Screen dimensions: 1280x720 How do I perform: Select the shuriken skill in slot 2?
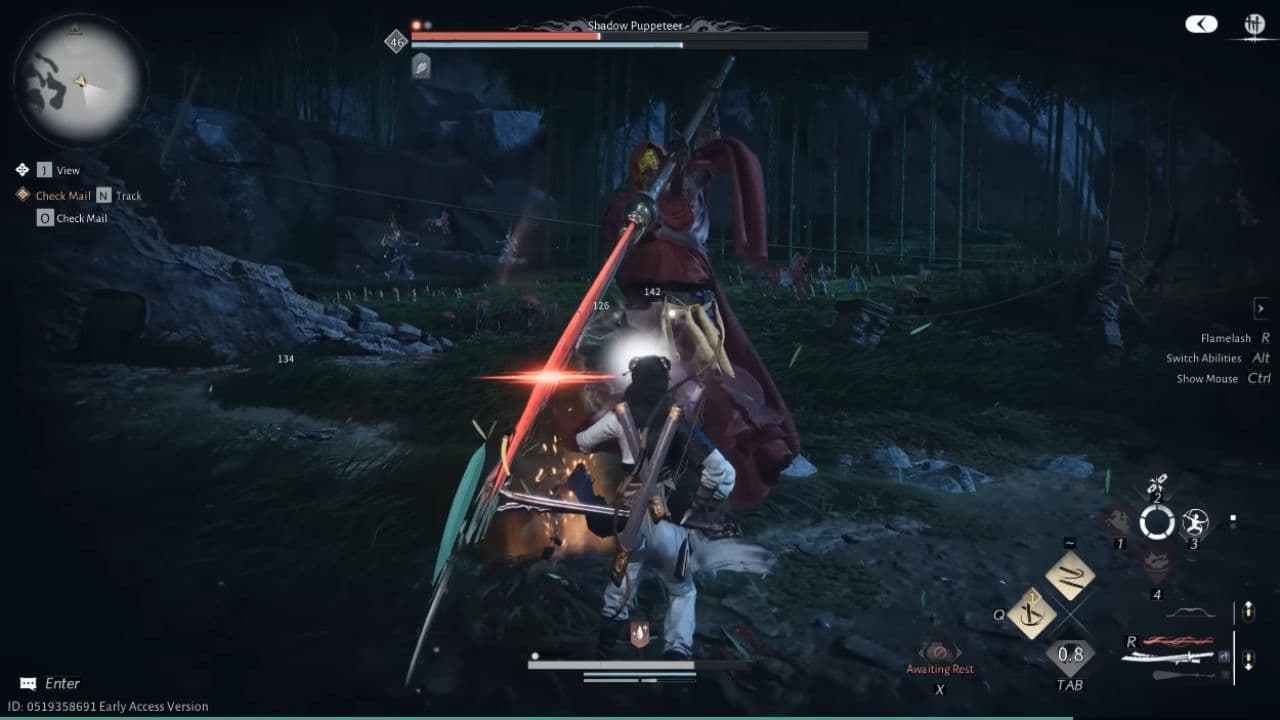[1158, 481]
